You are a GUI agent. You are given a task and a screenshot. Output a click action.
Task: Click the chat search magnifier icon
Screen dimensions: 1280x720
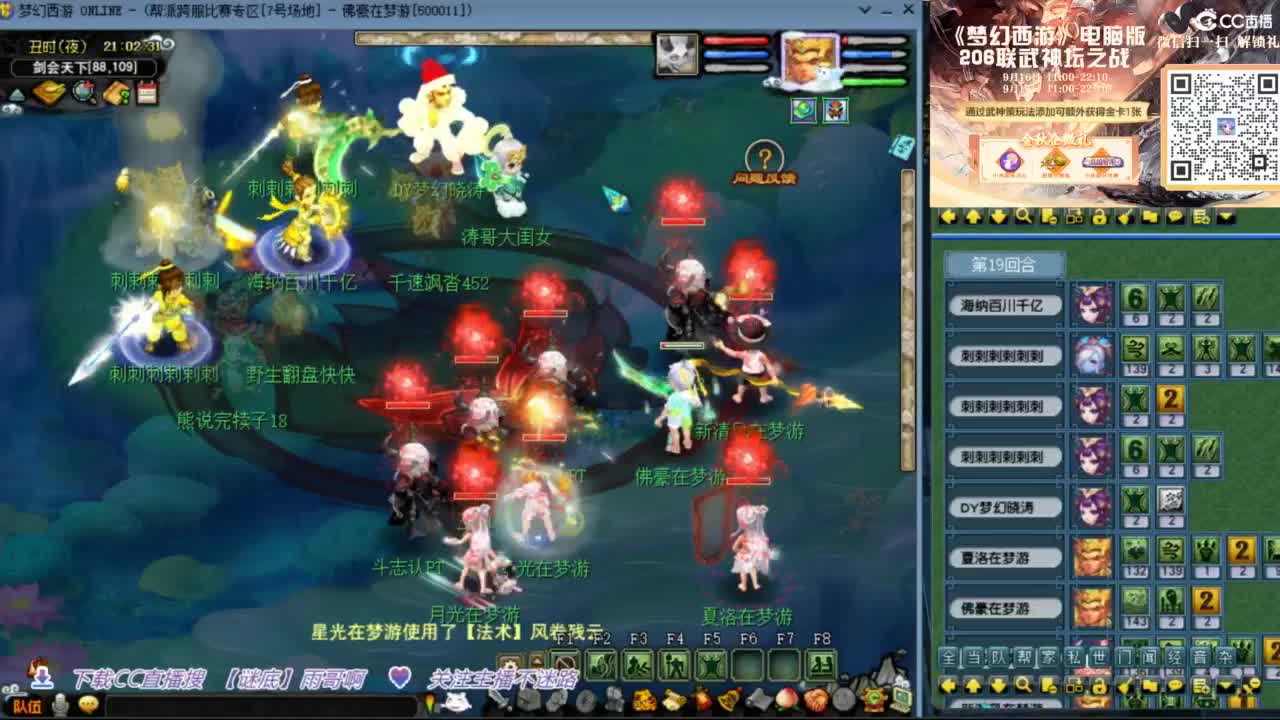point(1023,686)
